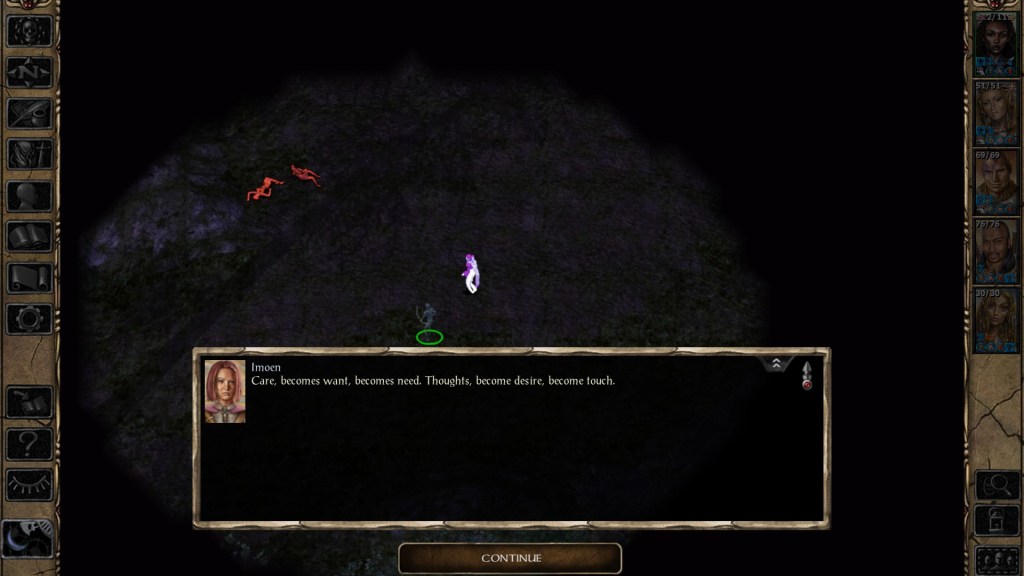Screen dimensions: 1024x576
Task: Expand the dialogue box with double-arrow button
Action: [776, 365]
